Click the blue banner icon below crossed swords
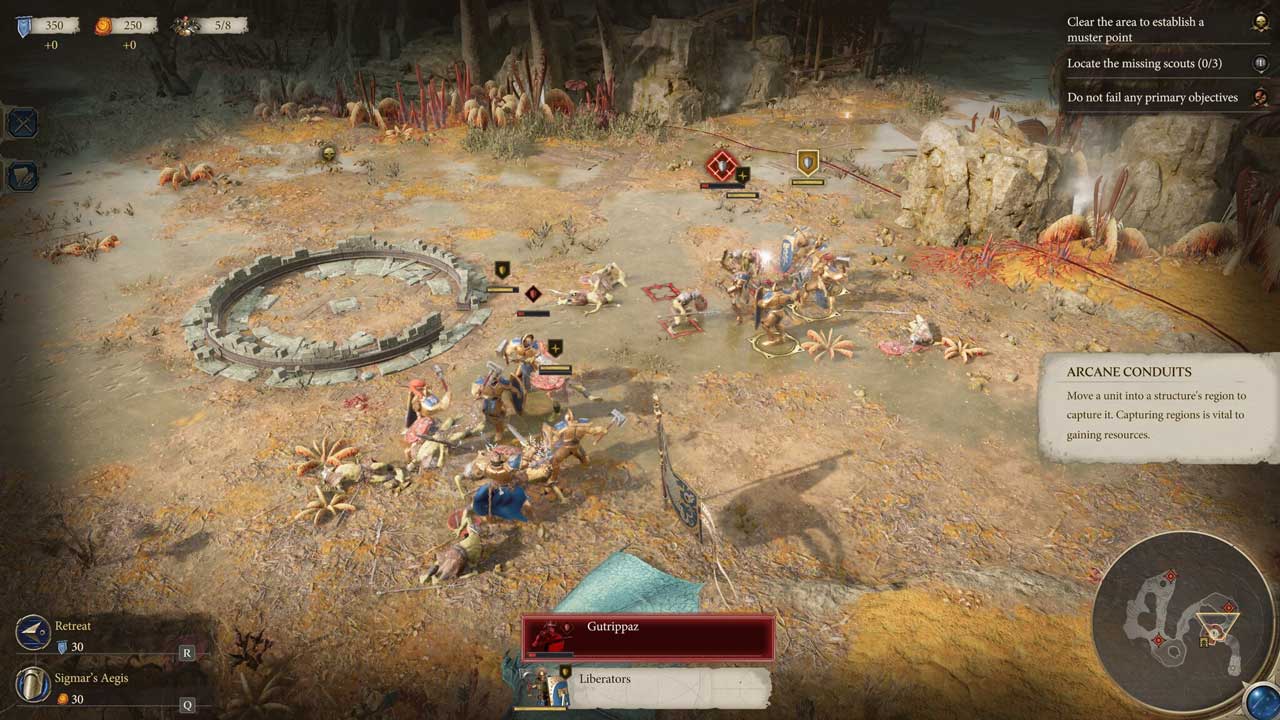This screenshot has width=1280, height=720. [22, 176]
